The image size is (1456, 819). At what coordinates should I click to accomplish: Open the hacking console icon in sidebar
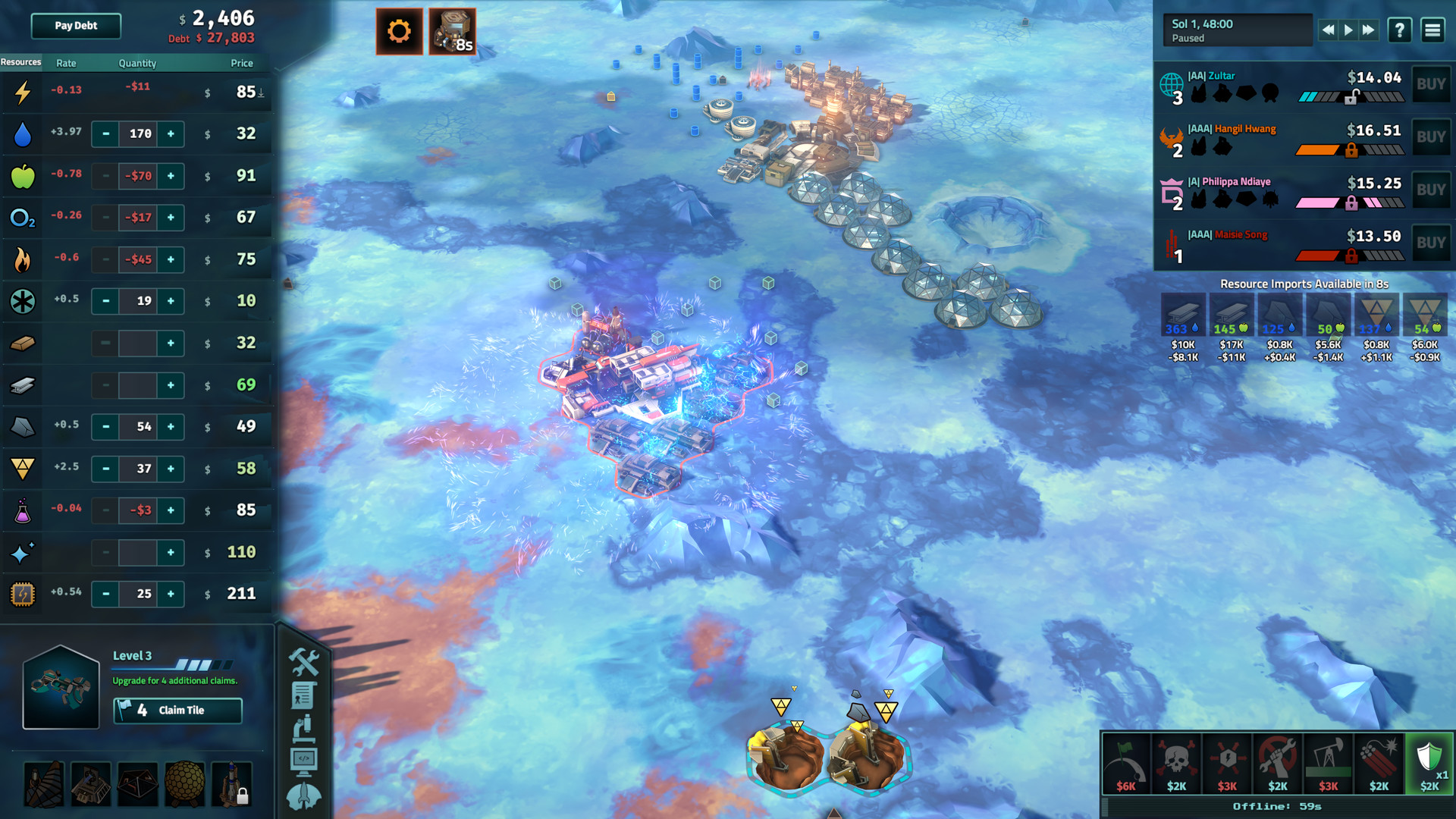(x=304, y=759)
